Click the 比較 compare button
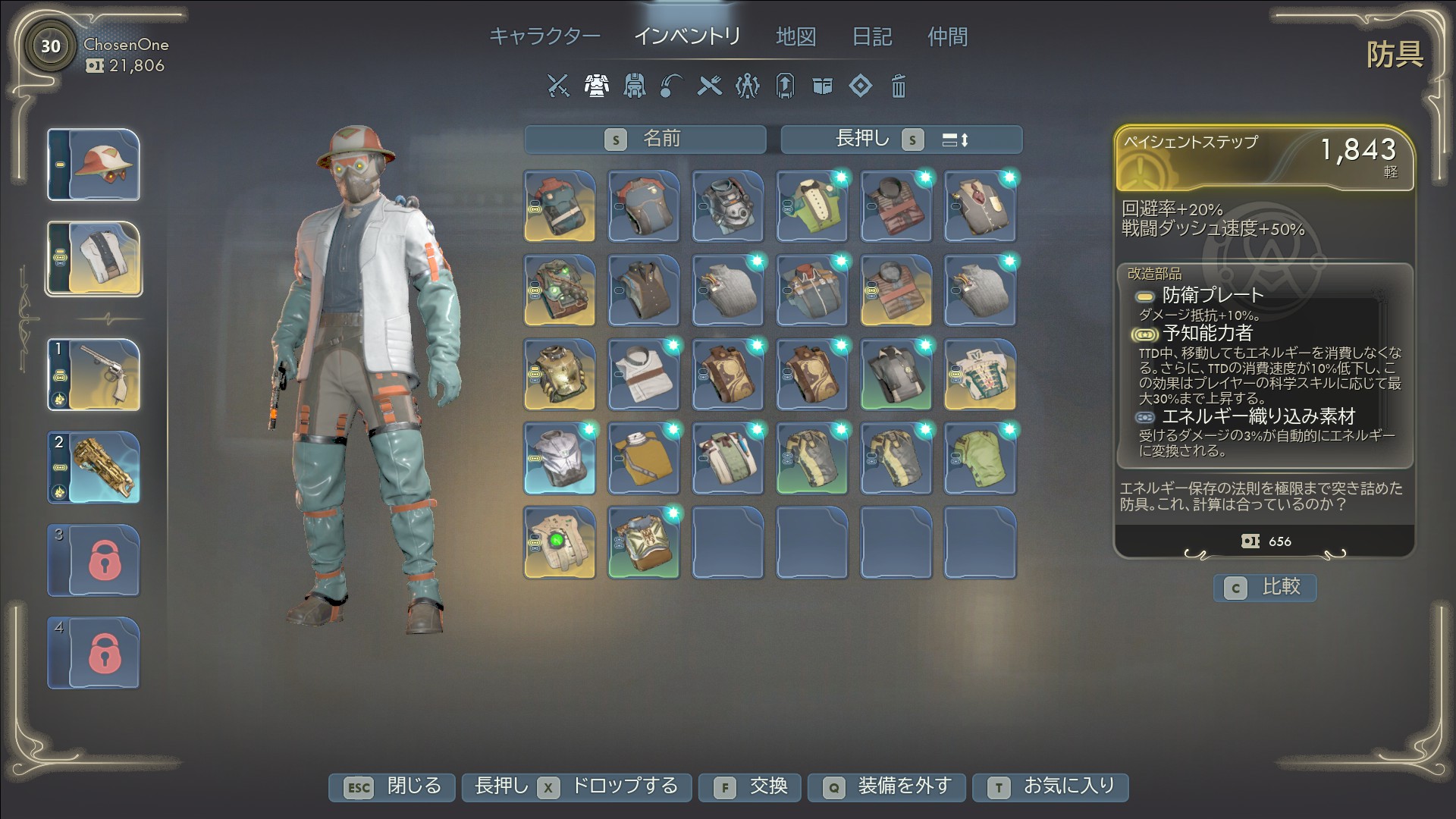 [x=1264, y=587]
